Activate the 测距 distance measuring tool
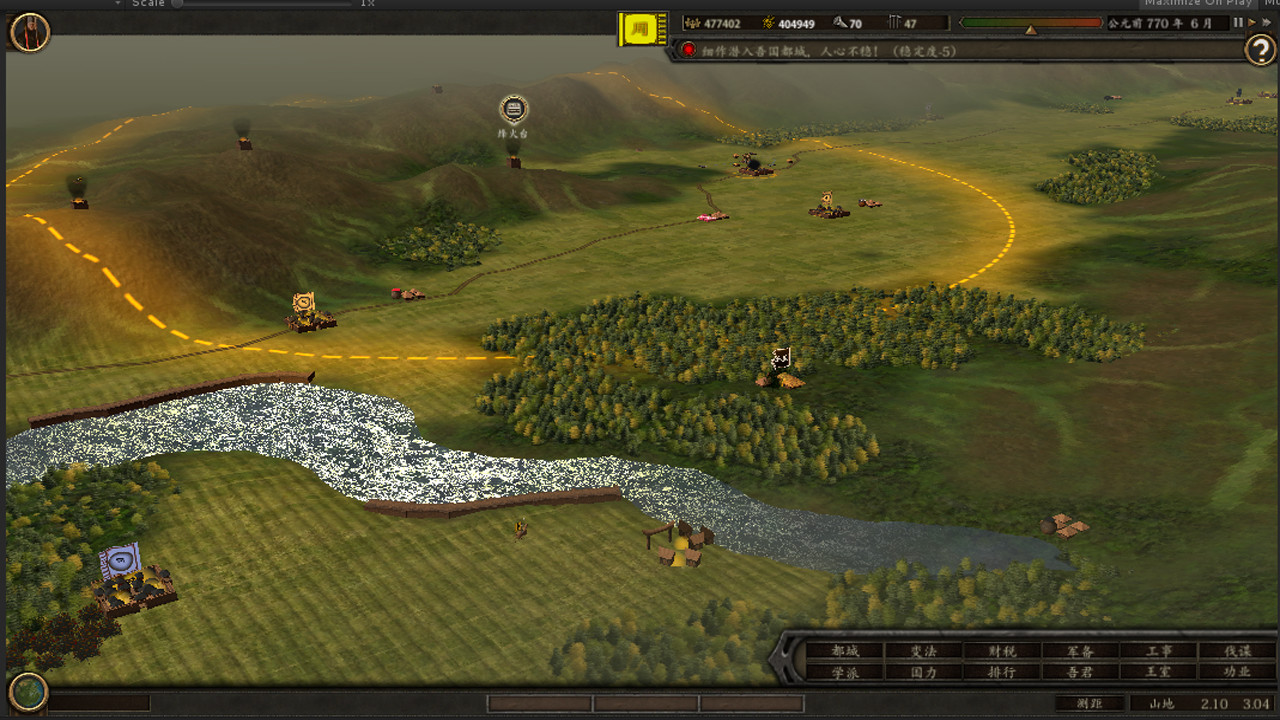The image size is (1280, 720). point(1089,703)
